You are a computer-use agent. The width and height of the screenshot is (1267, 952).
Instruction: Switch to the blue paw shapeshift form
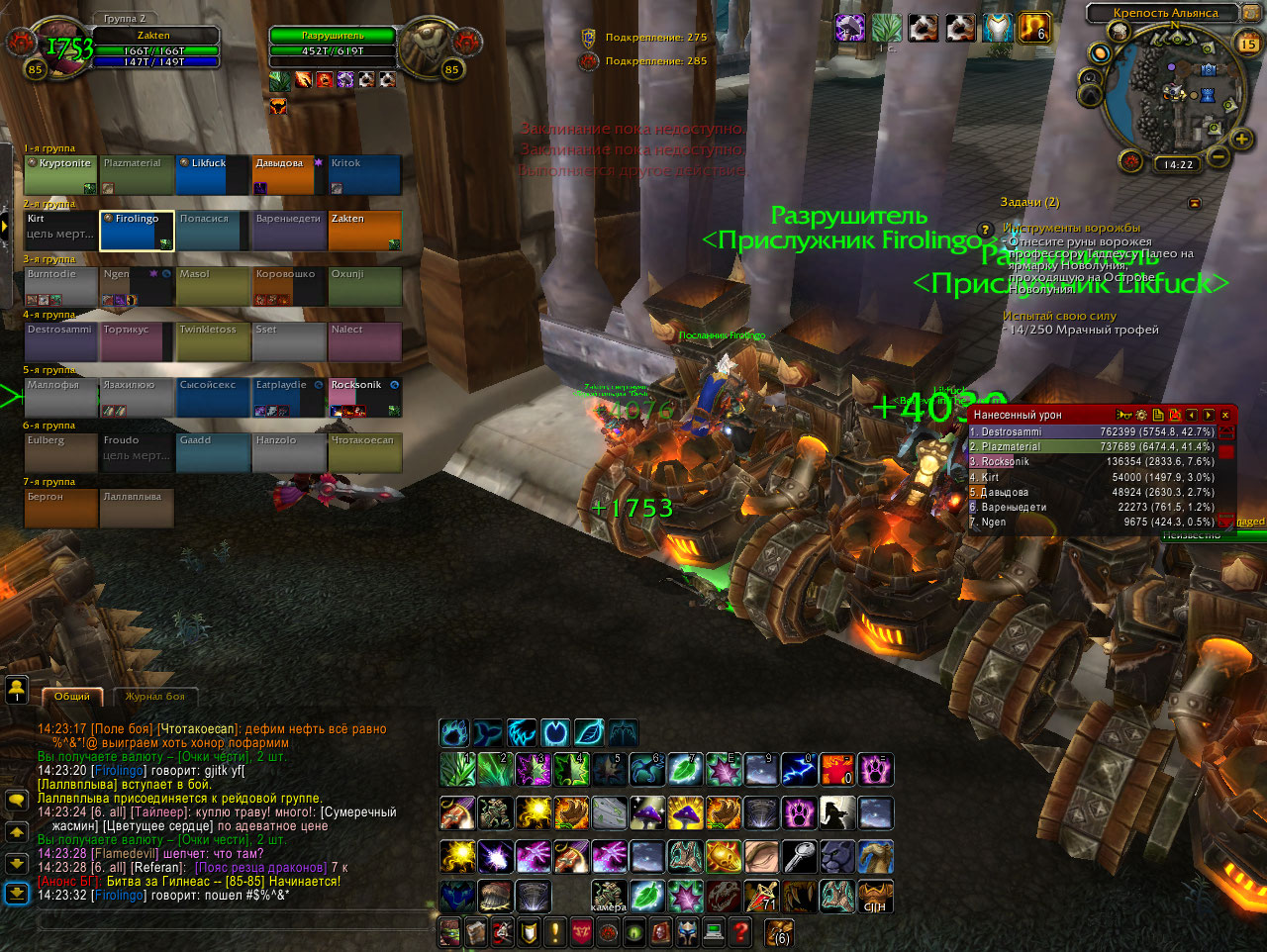454,732
